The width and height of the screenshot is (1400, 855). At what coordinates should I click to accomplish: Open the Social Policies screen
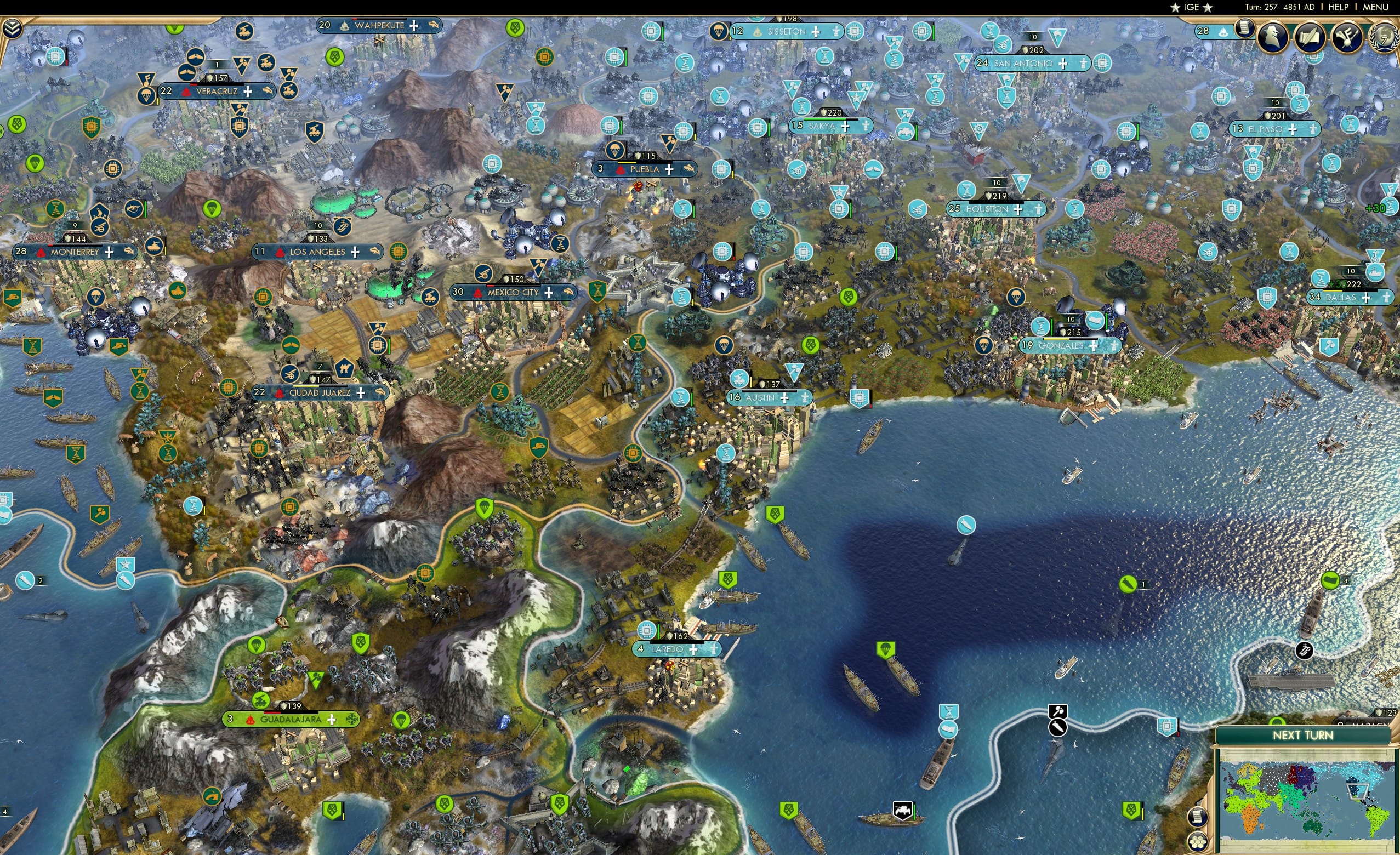click(1245, 30)
